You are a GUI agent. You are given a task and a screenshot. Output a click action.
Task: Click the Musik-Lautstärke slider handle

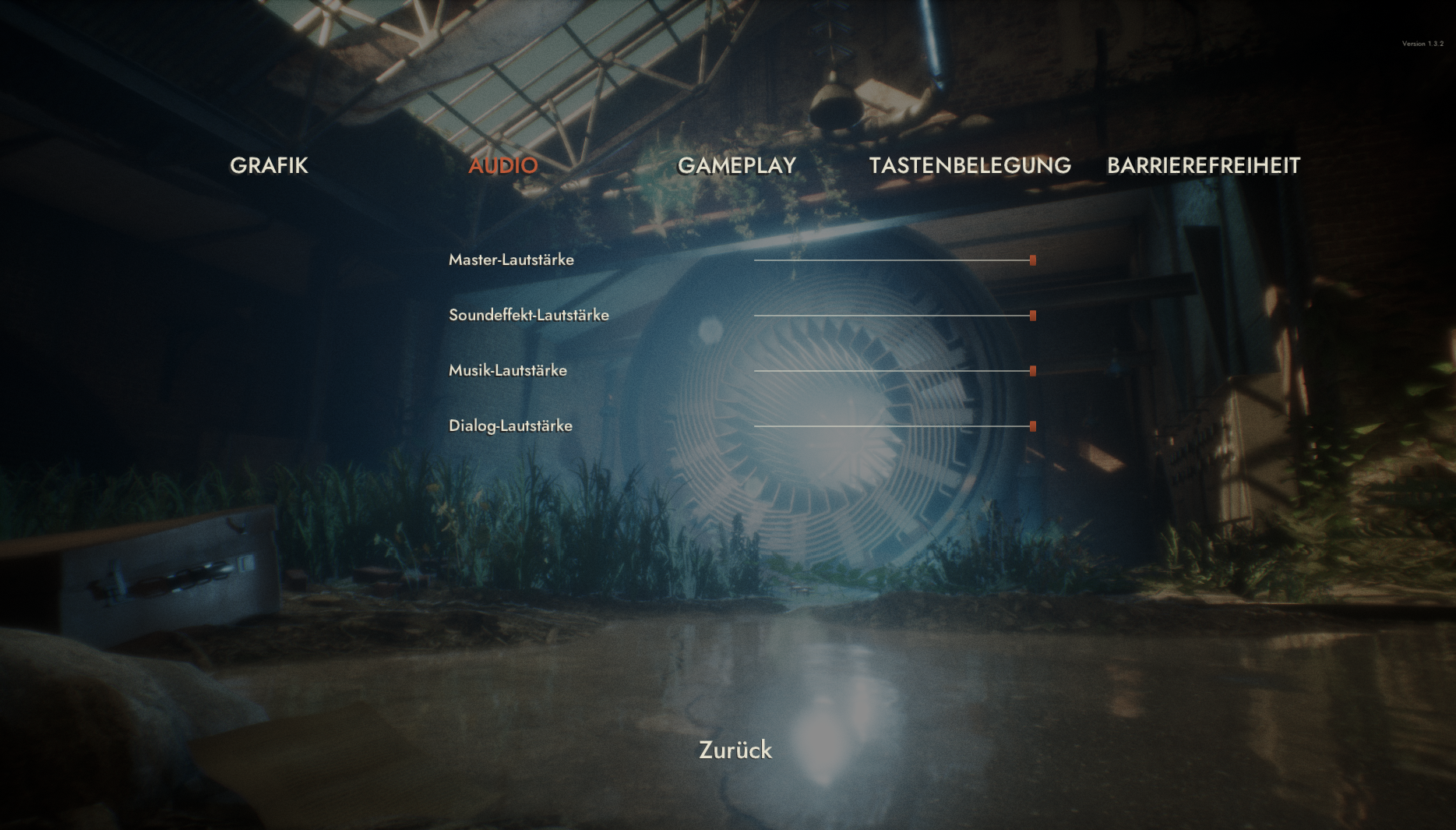click(1032, 371)
